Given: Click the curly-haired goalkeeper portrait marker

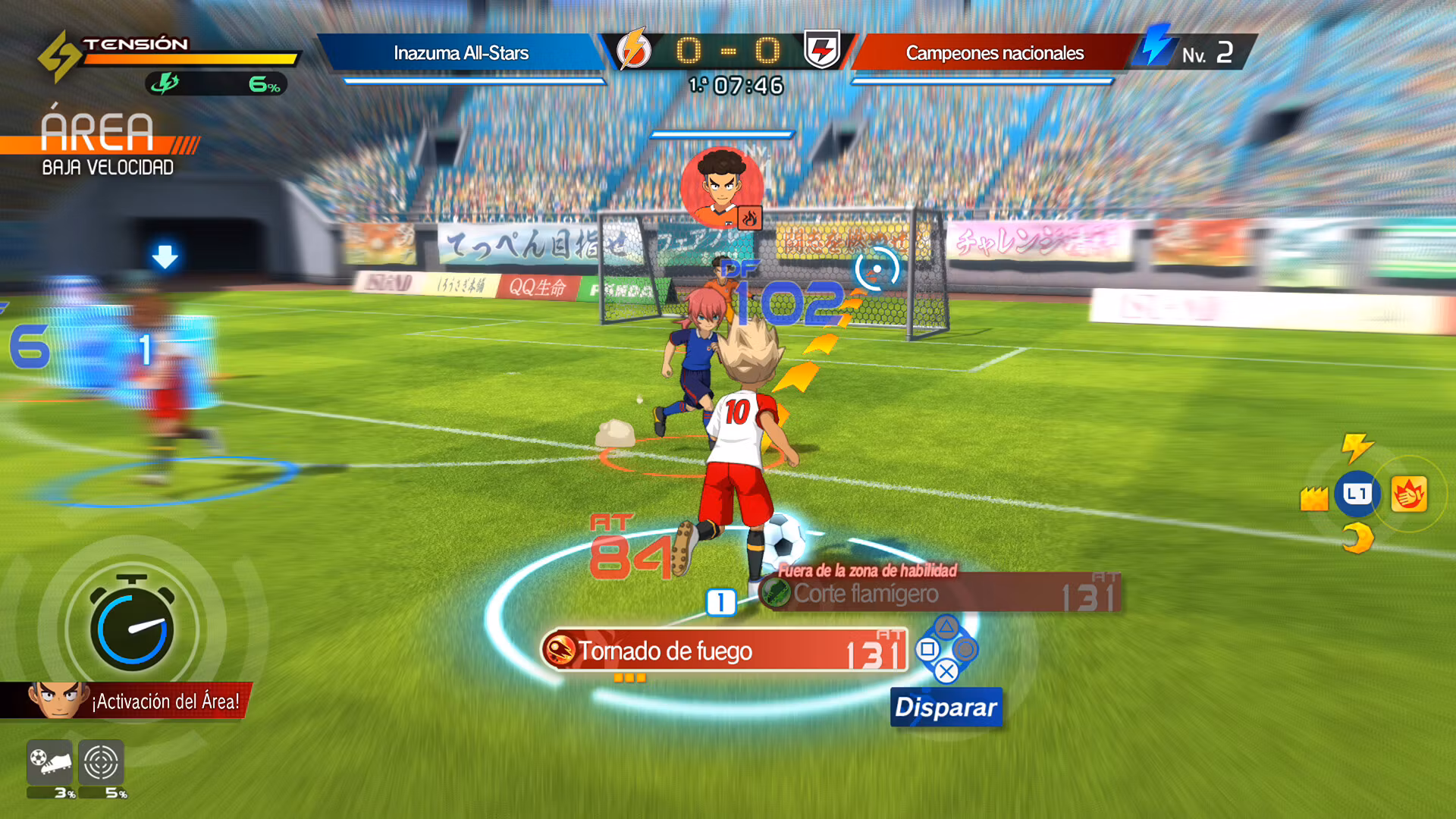Looking at the screenshot, I should 721,187.
